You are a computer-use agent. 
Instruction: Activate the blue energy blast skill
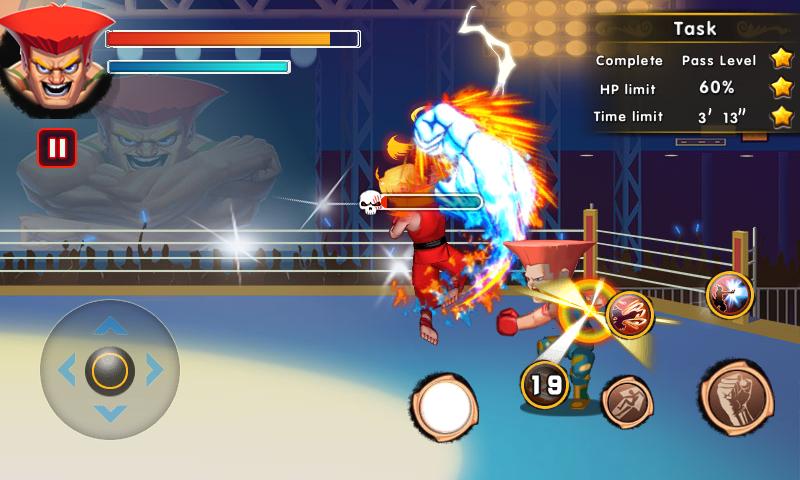(729, 295)
